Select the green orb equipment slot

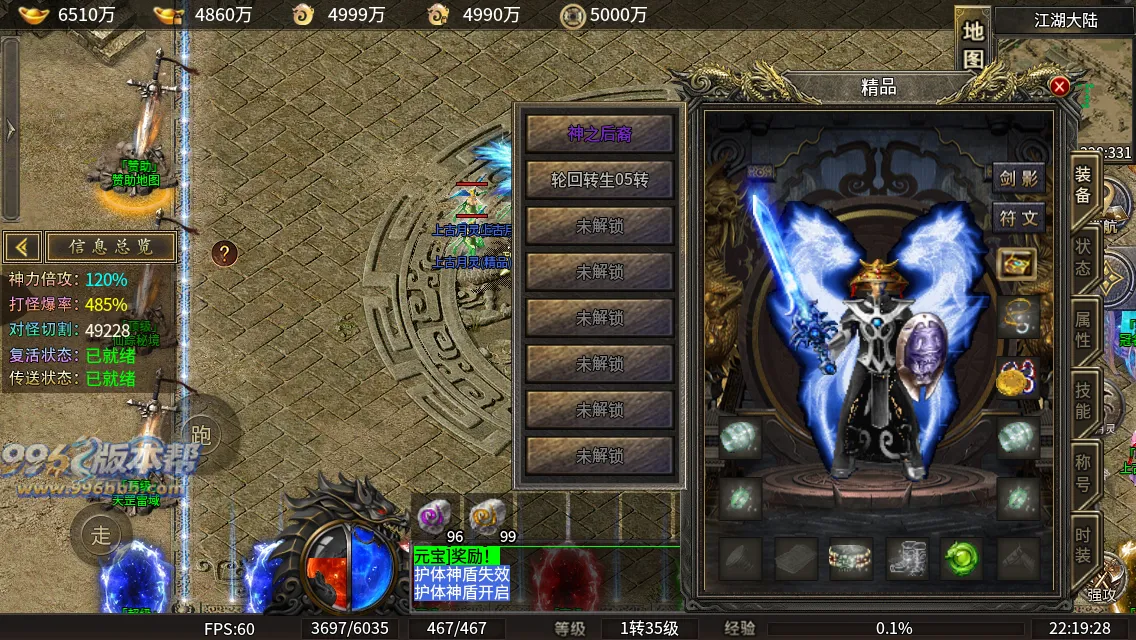coord(962,558)
